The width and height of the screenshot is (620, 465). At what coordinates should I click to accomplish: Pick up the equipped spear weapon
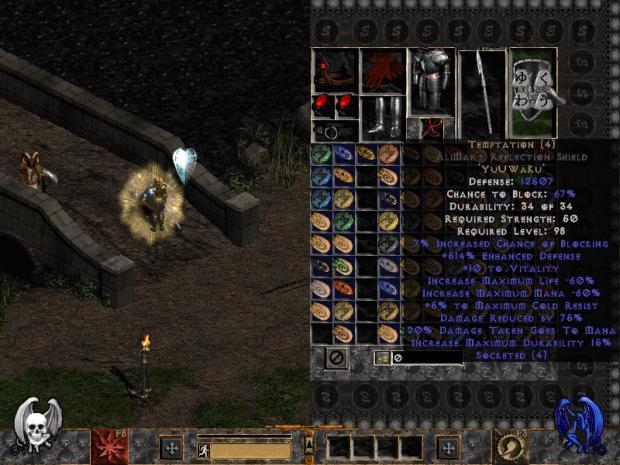[482, 94]
